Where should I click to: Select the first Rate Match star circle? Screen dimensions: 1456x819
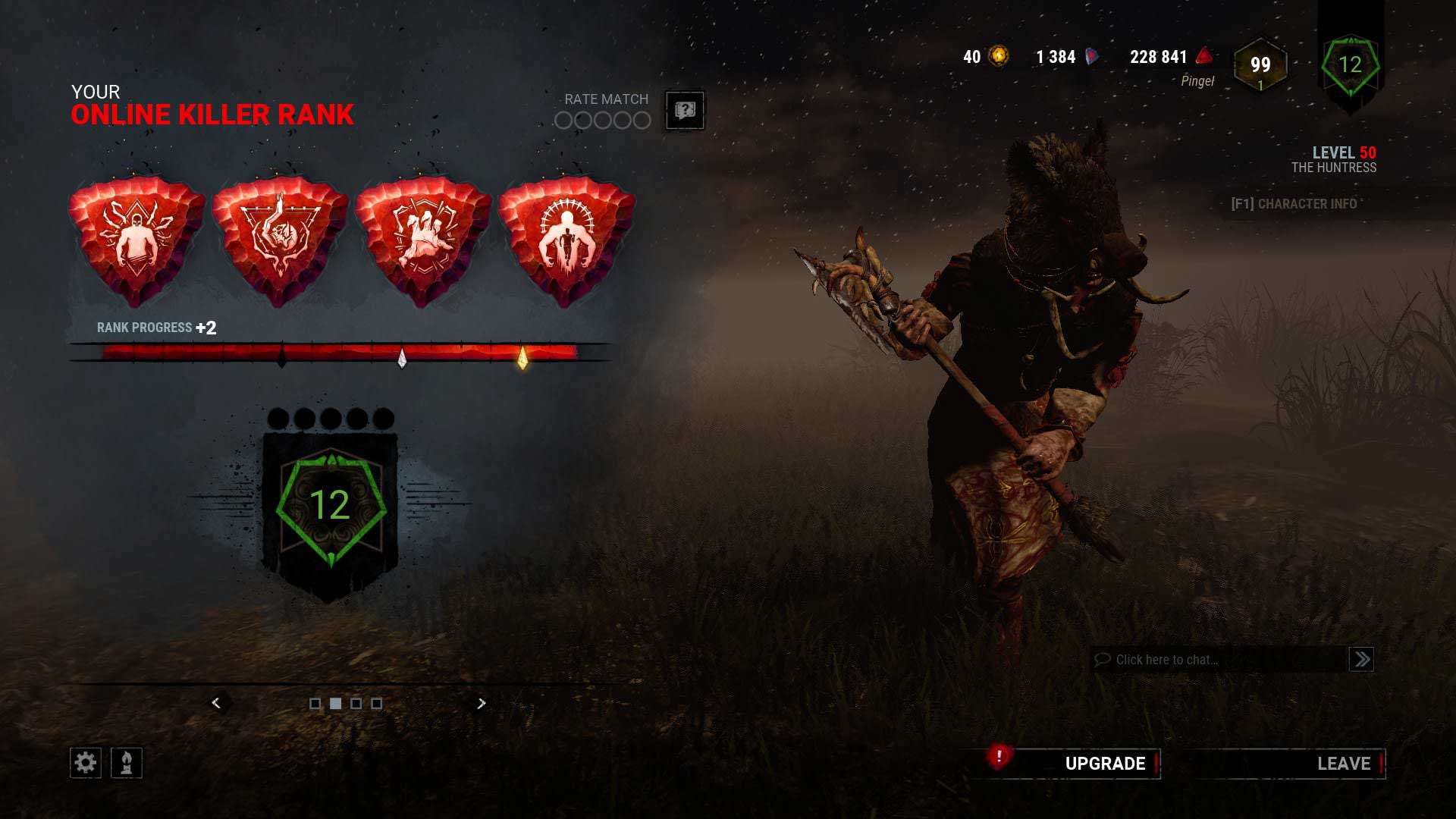[x=564, y=120]
